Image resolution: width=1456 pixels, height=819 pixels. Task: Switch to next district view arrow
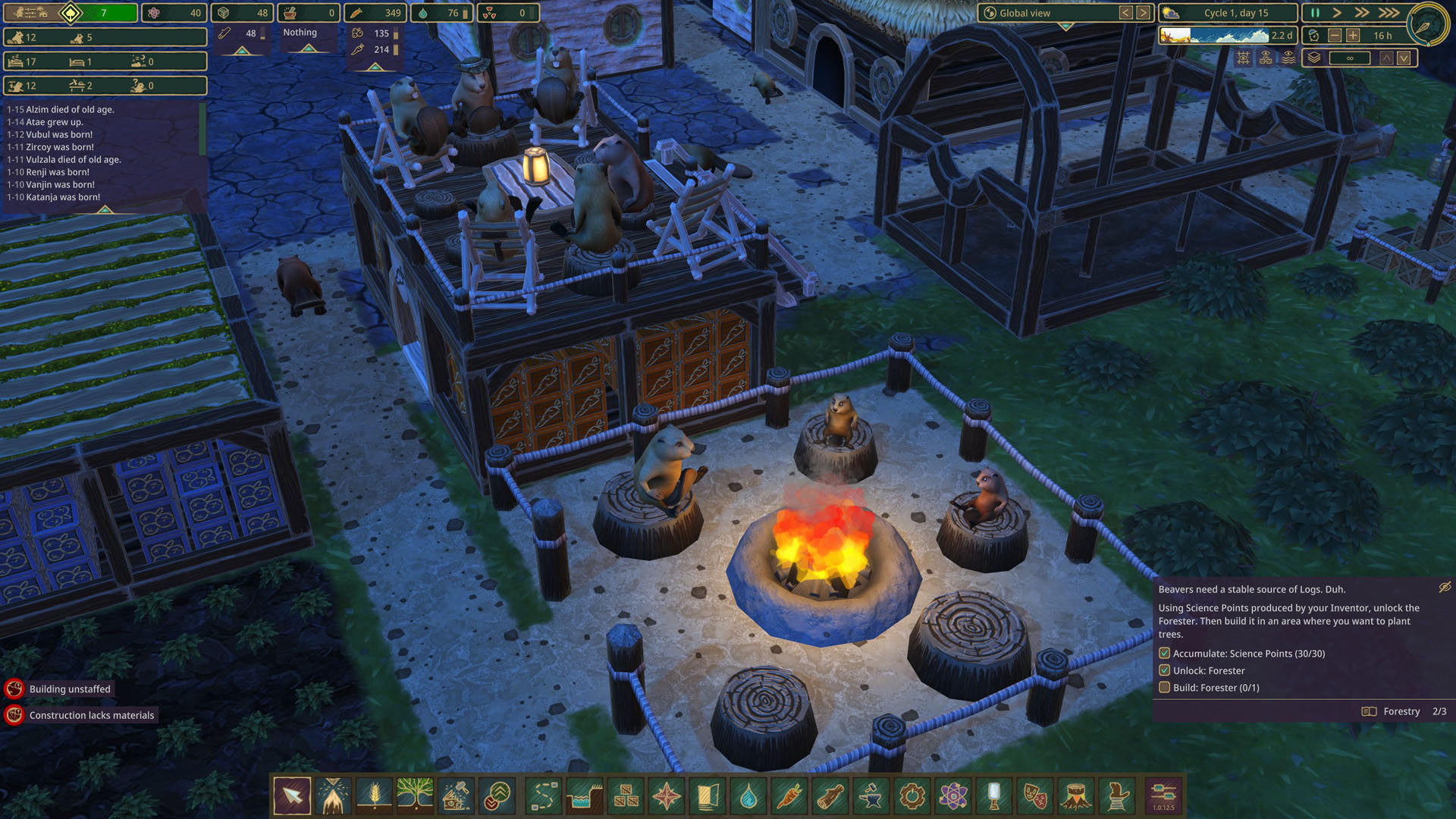tap(1143, 13)
